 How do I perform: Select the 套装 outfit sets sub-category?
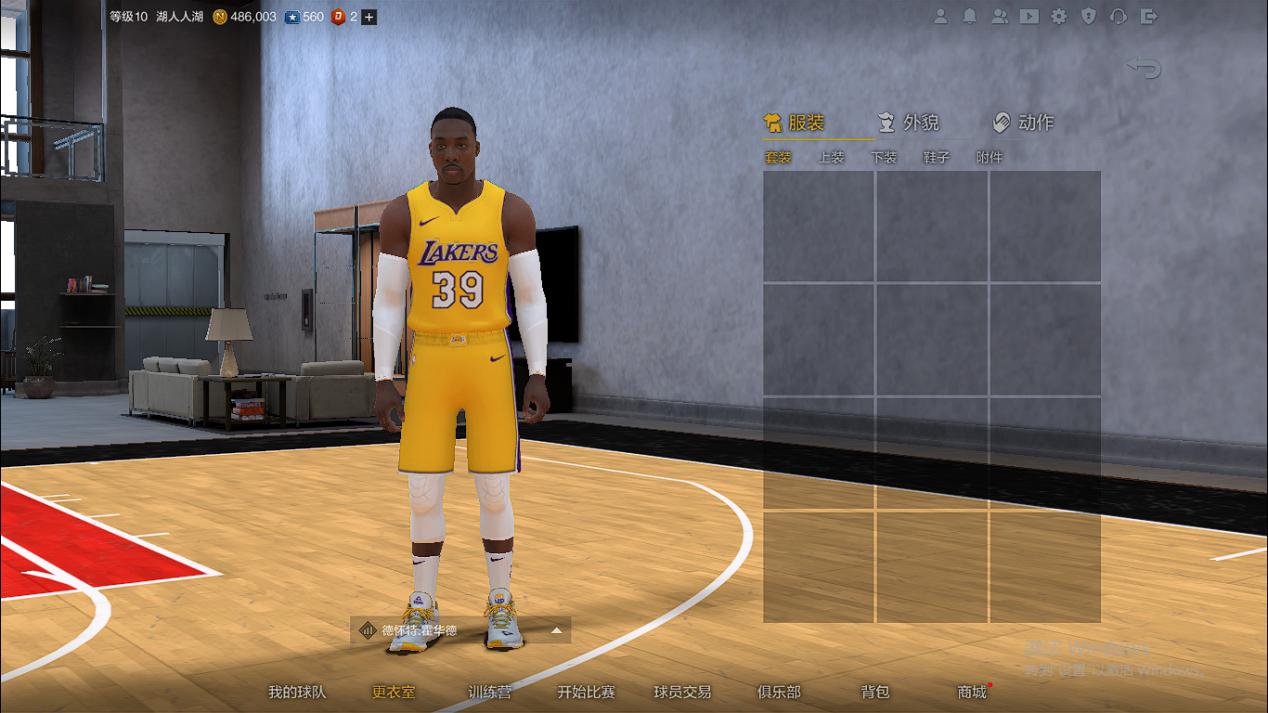point(778,157)
